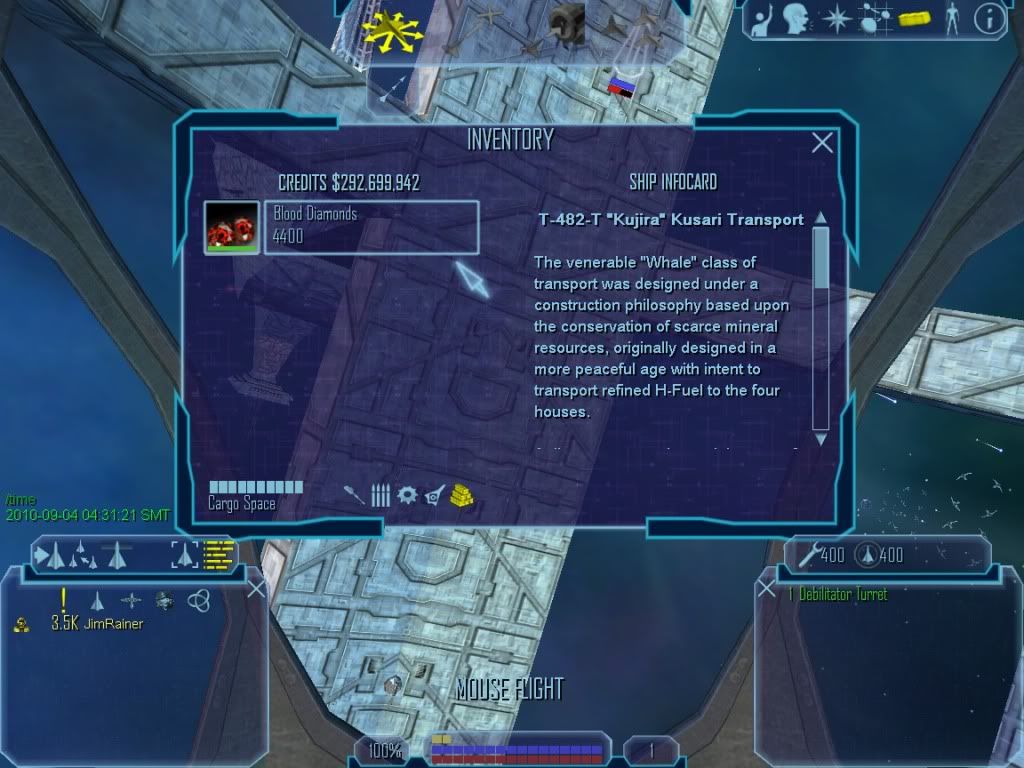This screenshot has width=1024, height=768.
Task: Close the Inventory window
Action: 822,143
